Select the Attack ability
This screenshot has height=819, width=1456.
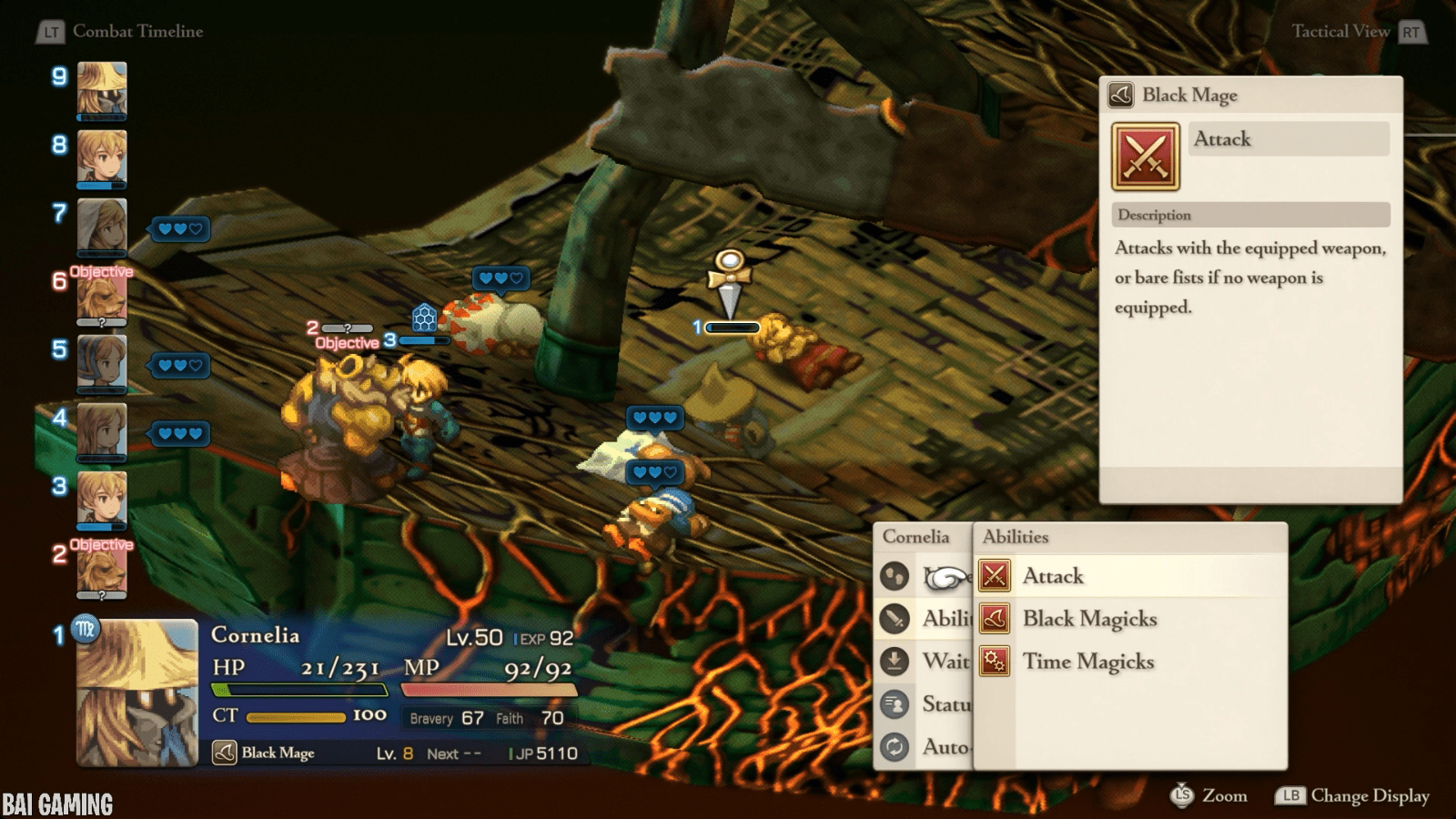click(x=1053, y=576)
